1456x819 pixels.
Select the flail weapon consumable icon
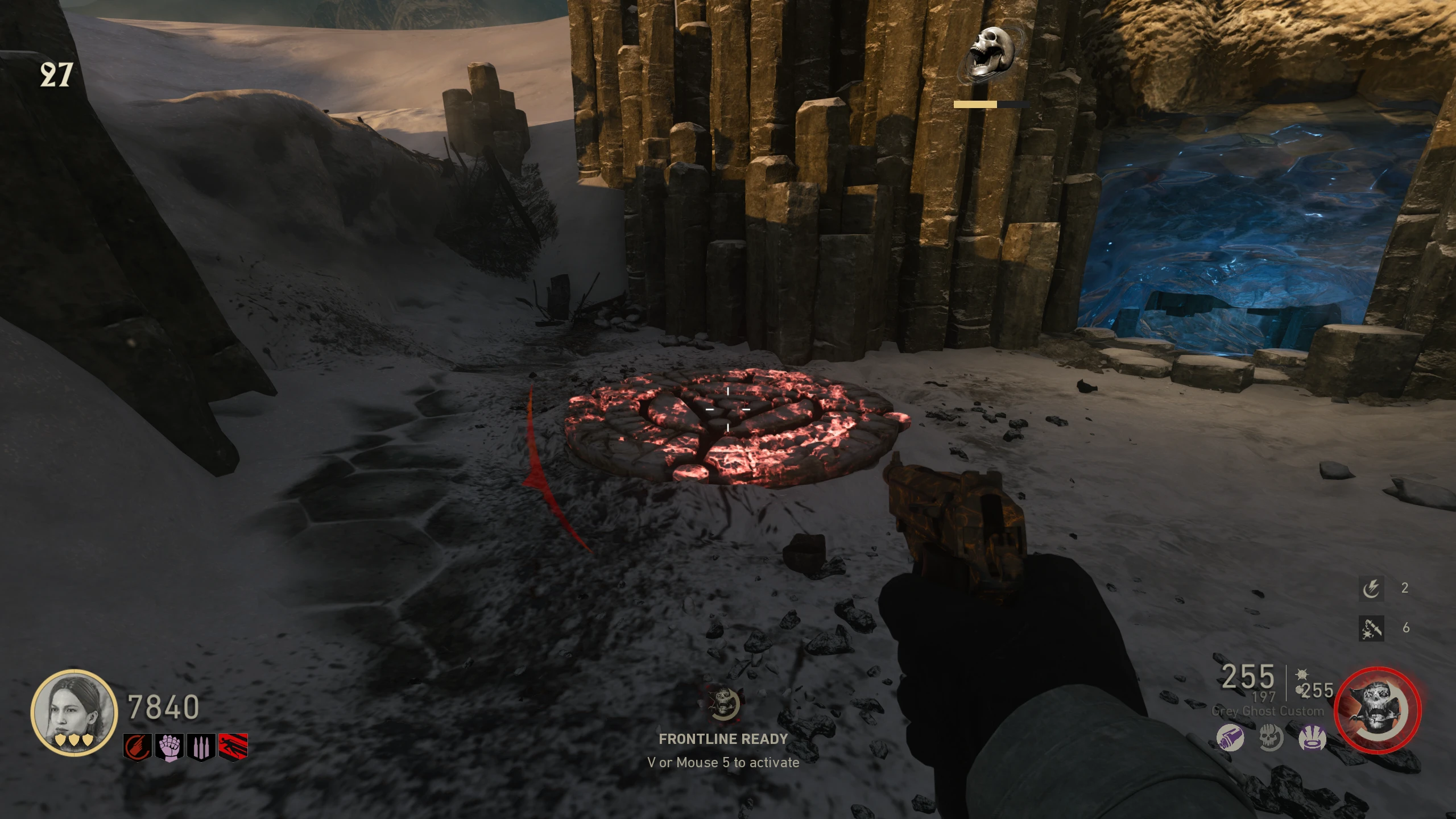1371,628
